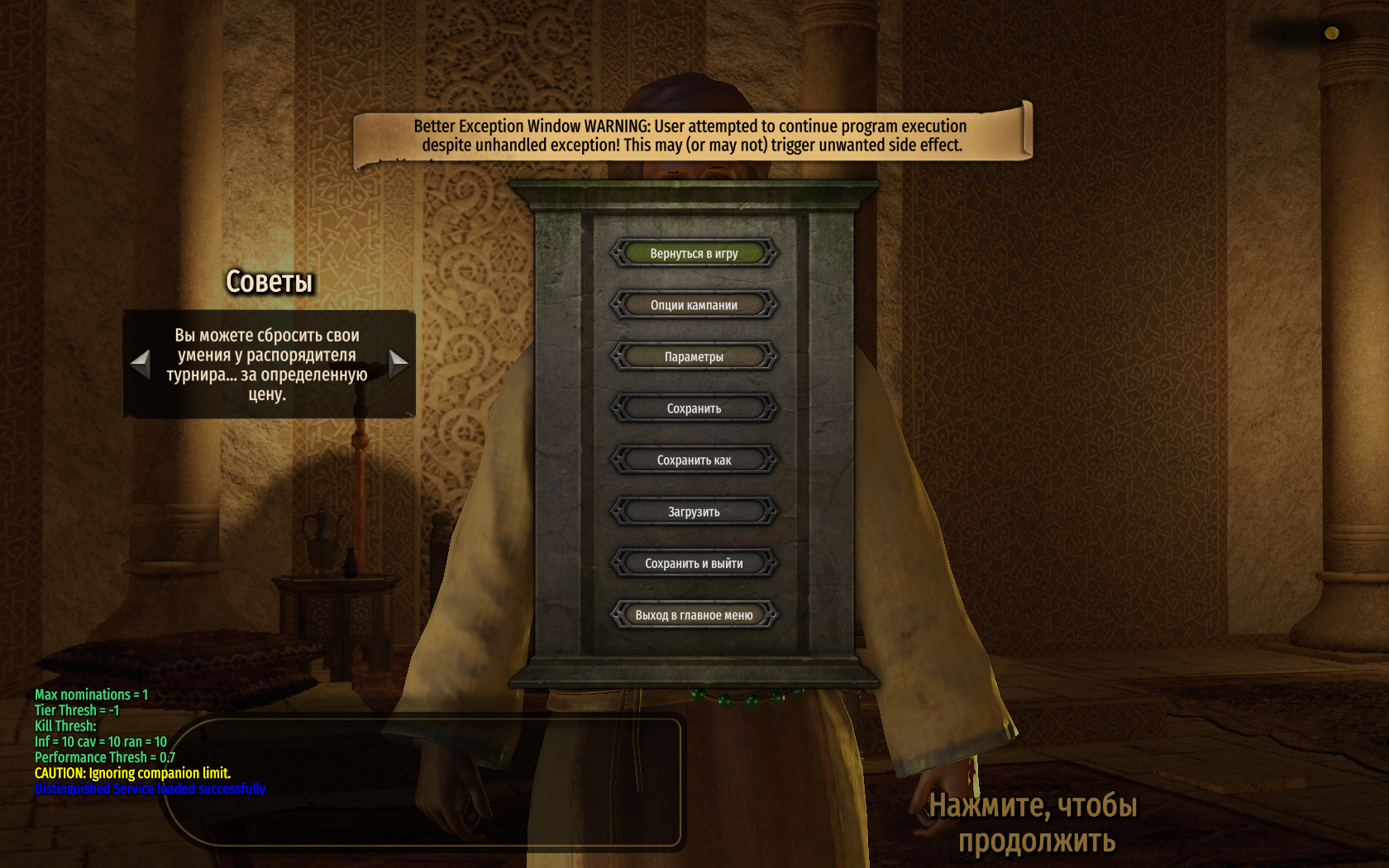Click Нажмите, чтобы продолжить prompt
Image resolution: width=1389 pixels, height=868 pixels.
pyautogui.click(x=1033, y=823)
